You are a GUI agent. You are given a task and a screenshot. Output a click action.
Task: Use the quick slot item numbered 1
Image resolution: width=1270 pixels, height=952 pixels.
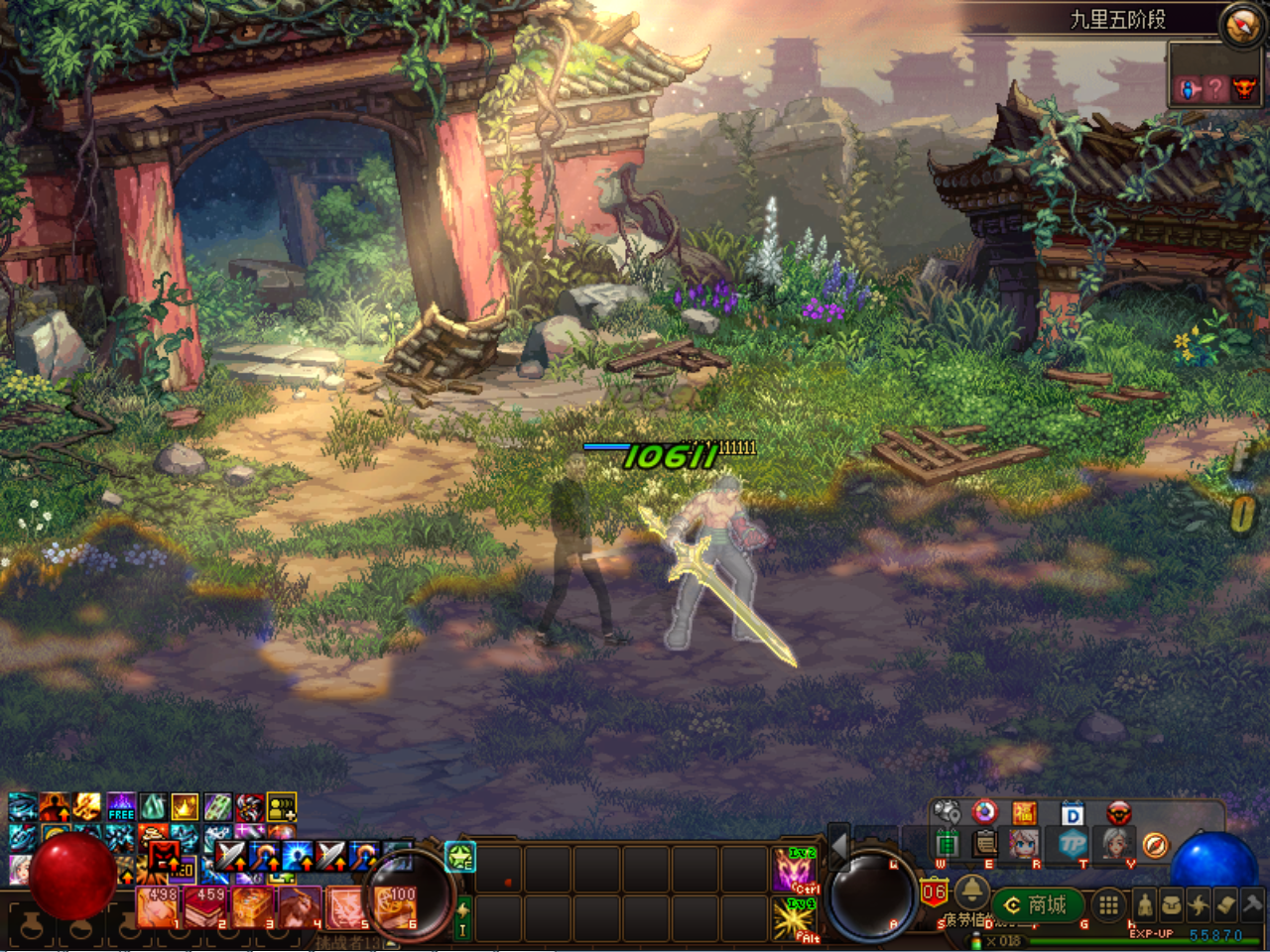[x=158, y=906]
